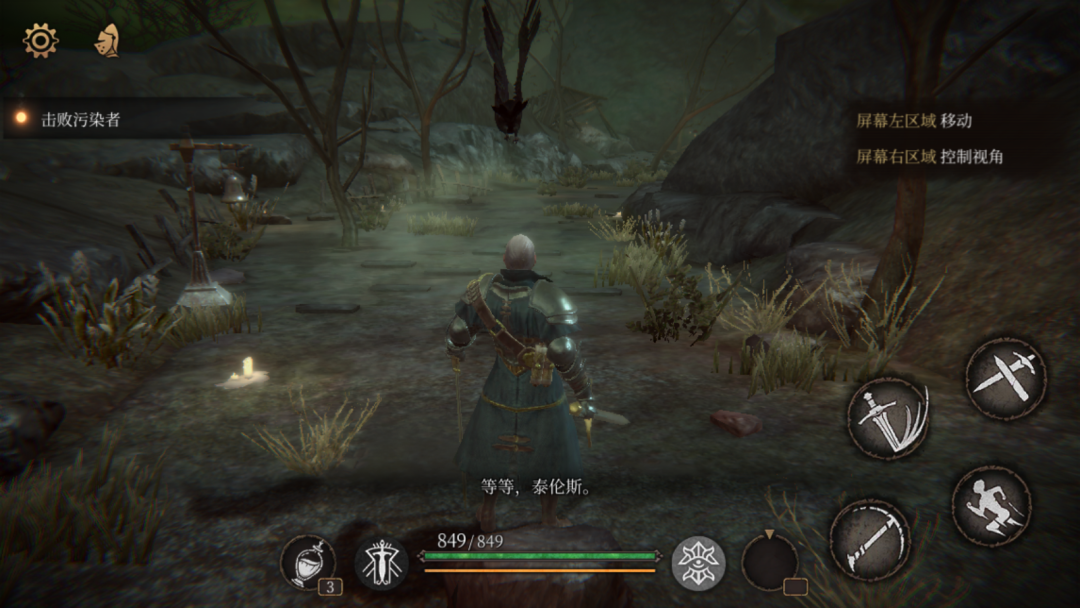The height and width of the screenshot is (608, 1080).
Task: Activate the eye sigil skill
Action: pyautogui.click(x=697, y=563)
